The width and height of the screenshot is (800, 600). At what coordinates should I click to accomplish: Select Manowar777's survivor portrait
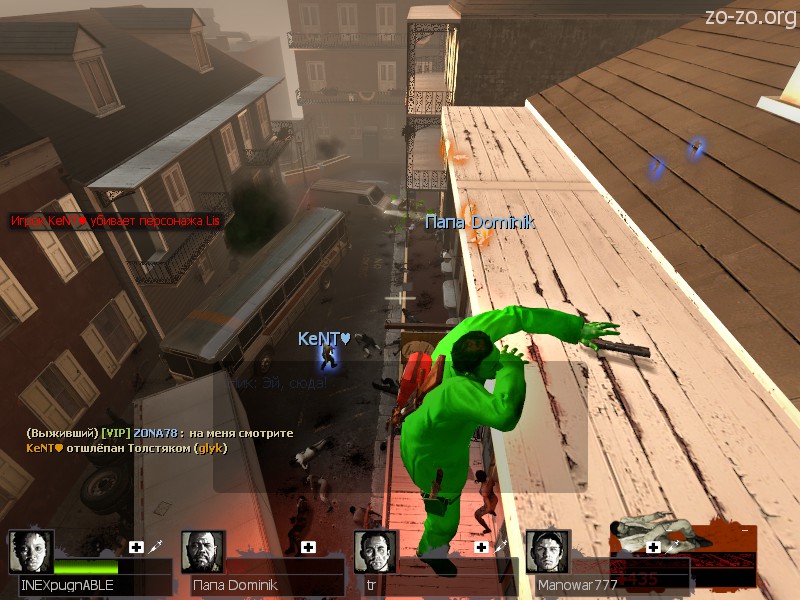pyautogui.click(x=547, y=551)
